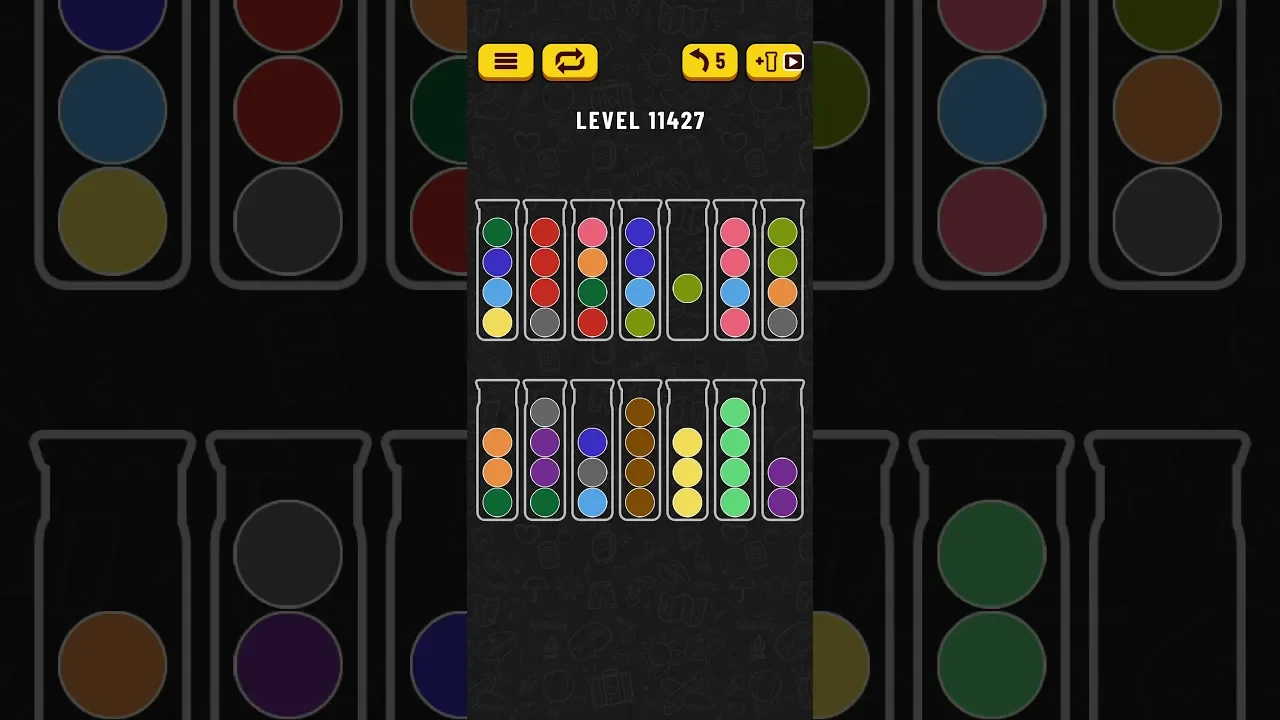Select the tube with pink ball above orange
The image size is (1280, 720).
593,272
